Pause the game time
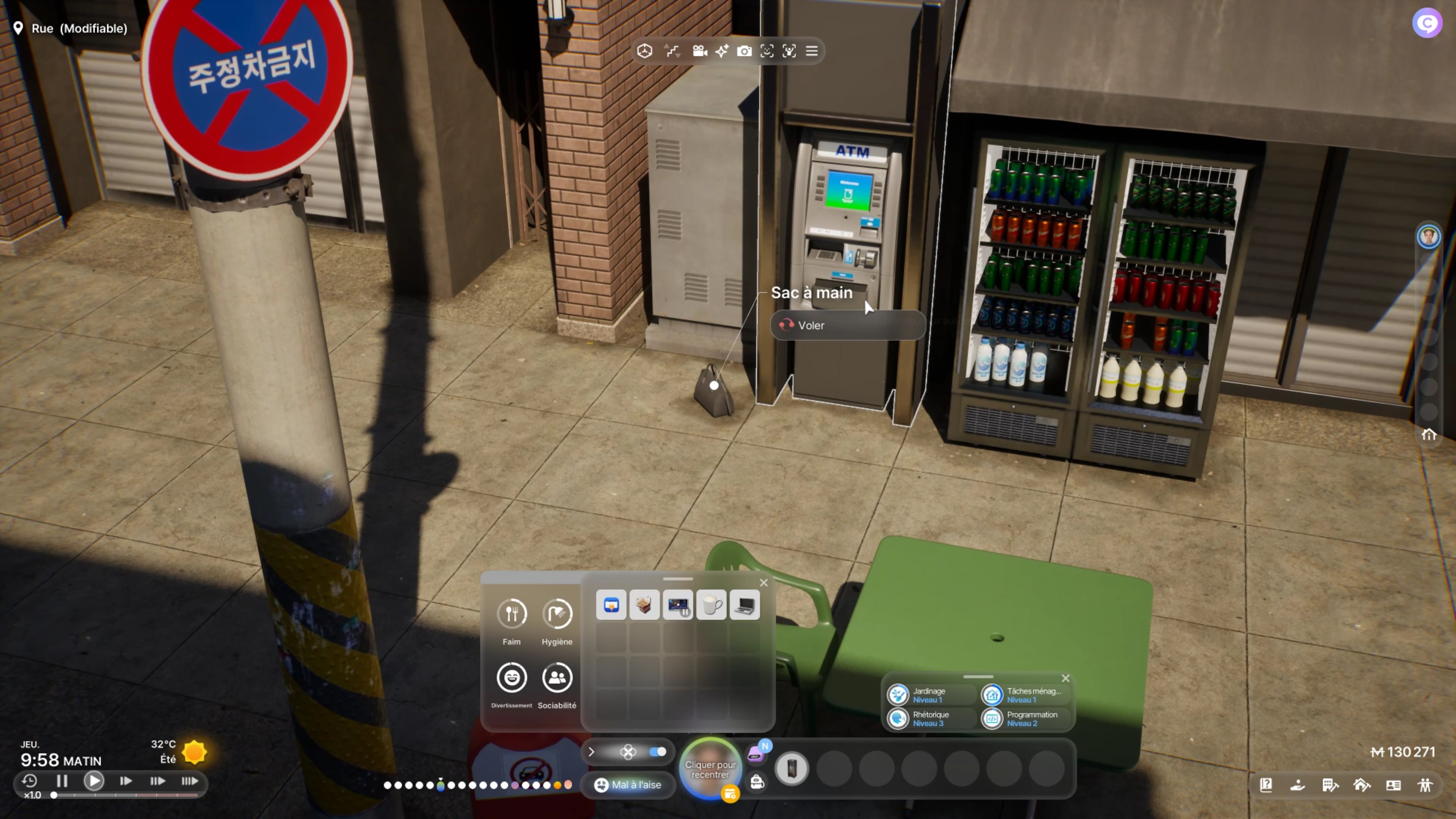 pos(61,781)
